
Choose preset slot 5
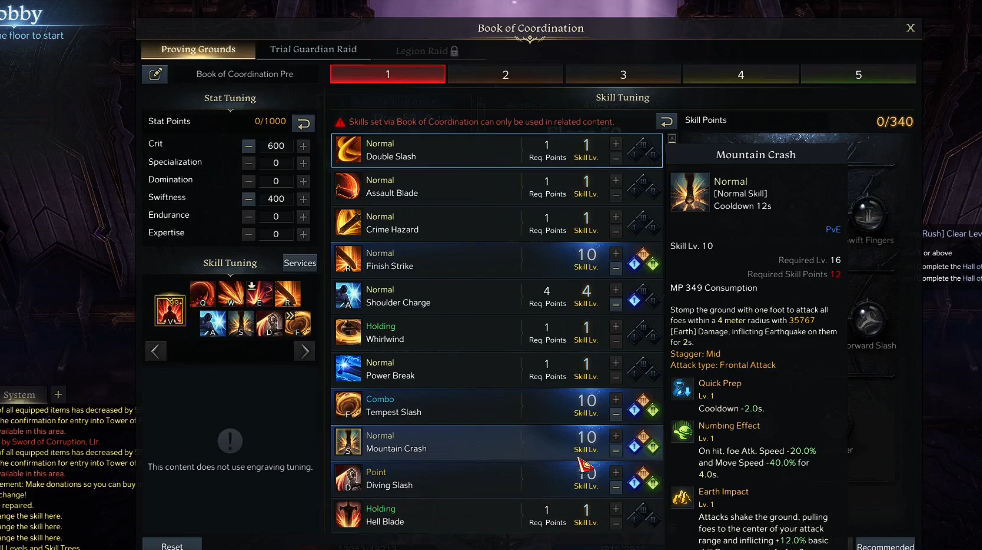(858, 75)
